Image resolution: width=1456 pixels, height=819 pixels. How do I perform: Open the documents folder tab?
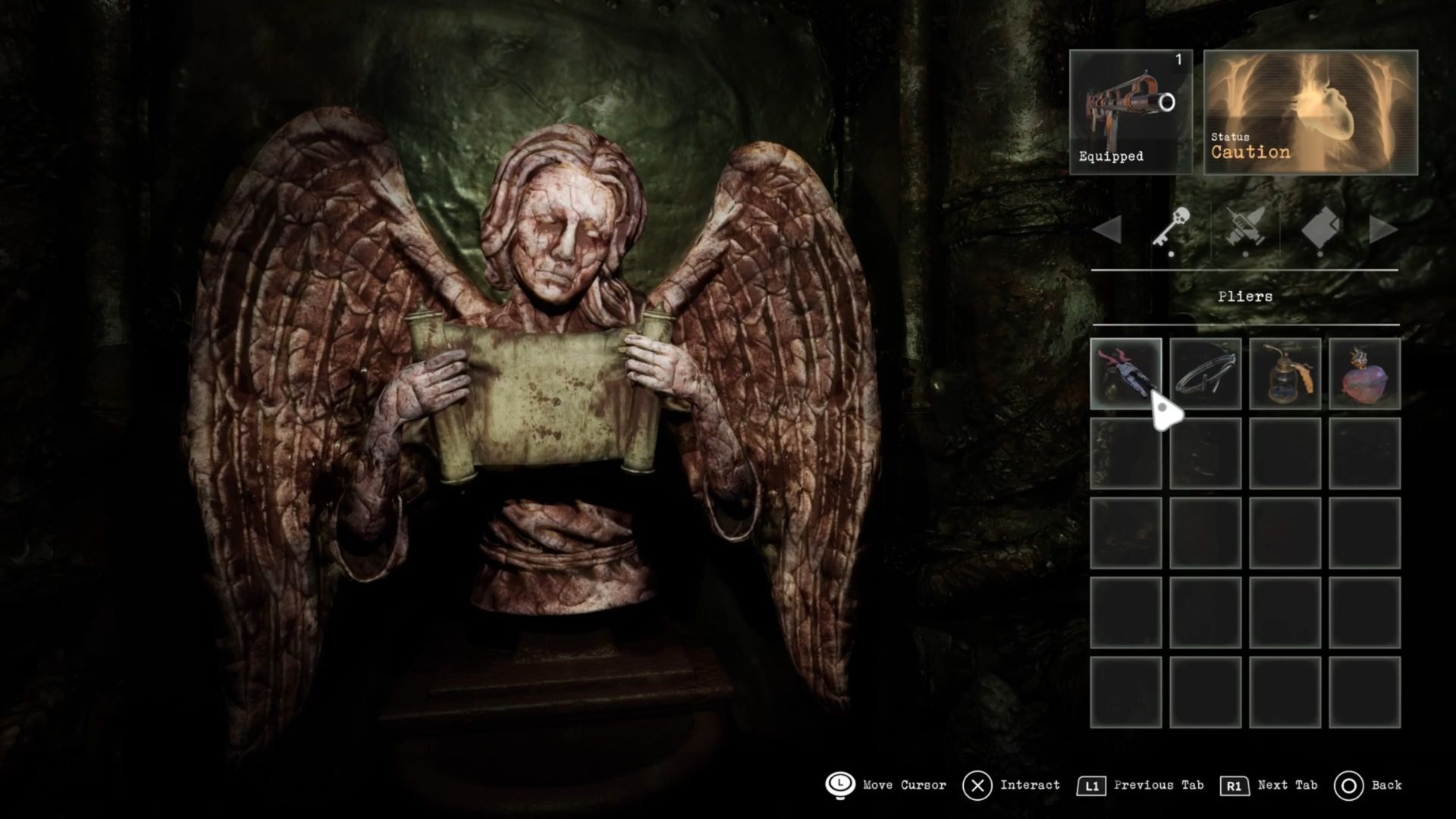[1320, 227]
